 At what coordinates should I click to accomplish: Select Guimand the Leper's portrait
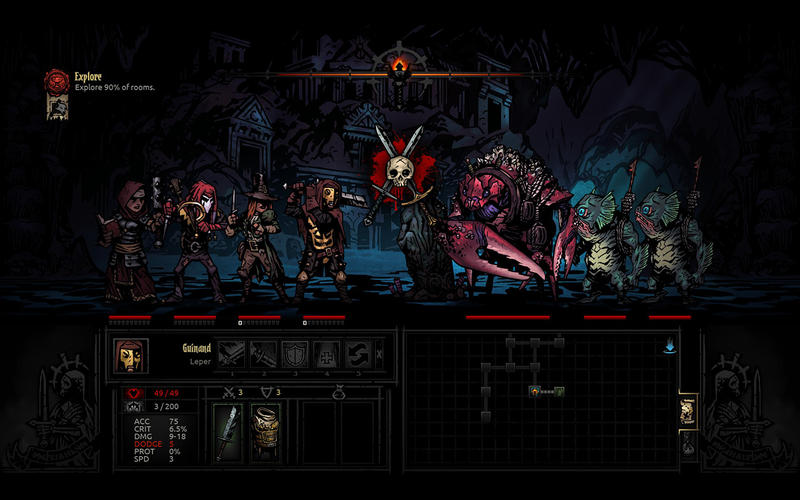[x=131, y=354]
